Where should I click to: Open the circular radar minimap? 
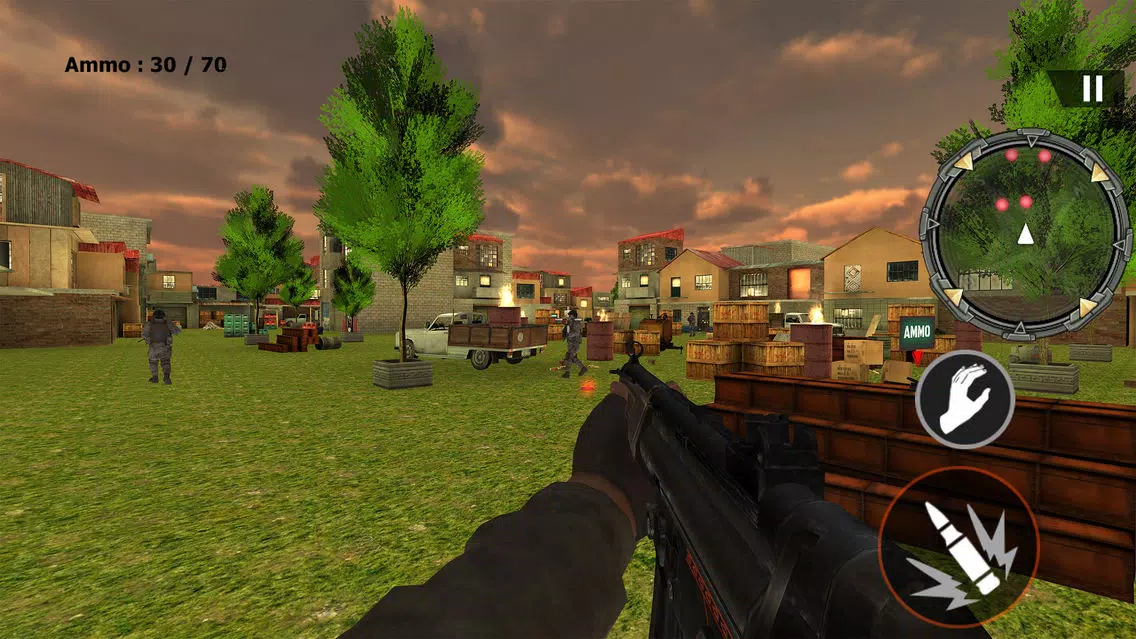point(1024,234)
